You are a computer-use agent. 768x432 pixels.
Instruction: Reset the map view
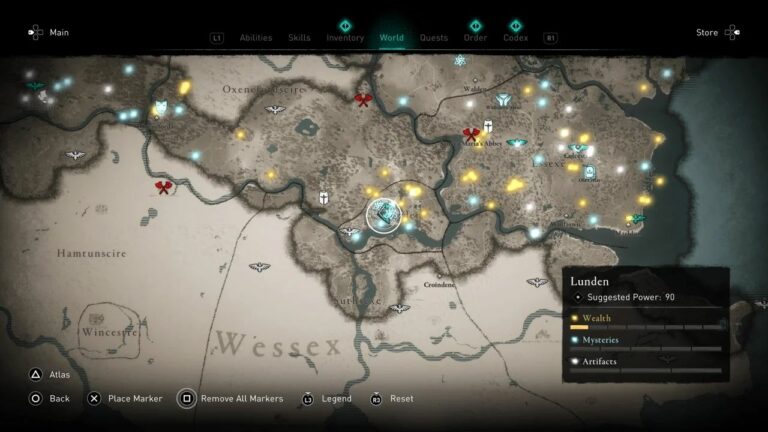click(393, 398)
